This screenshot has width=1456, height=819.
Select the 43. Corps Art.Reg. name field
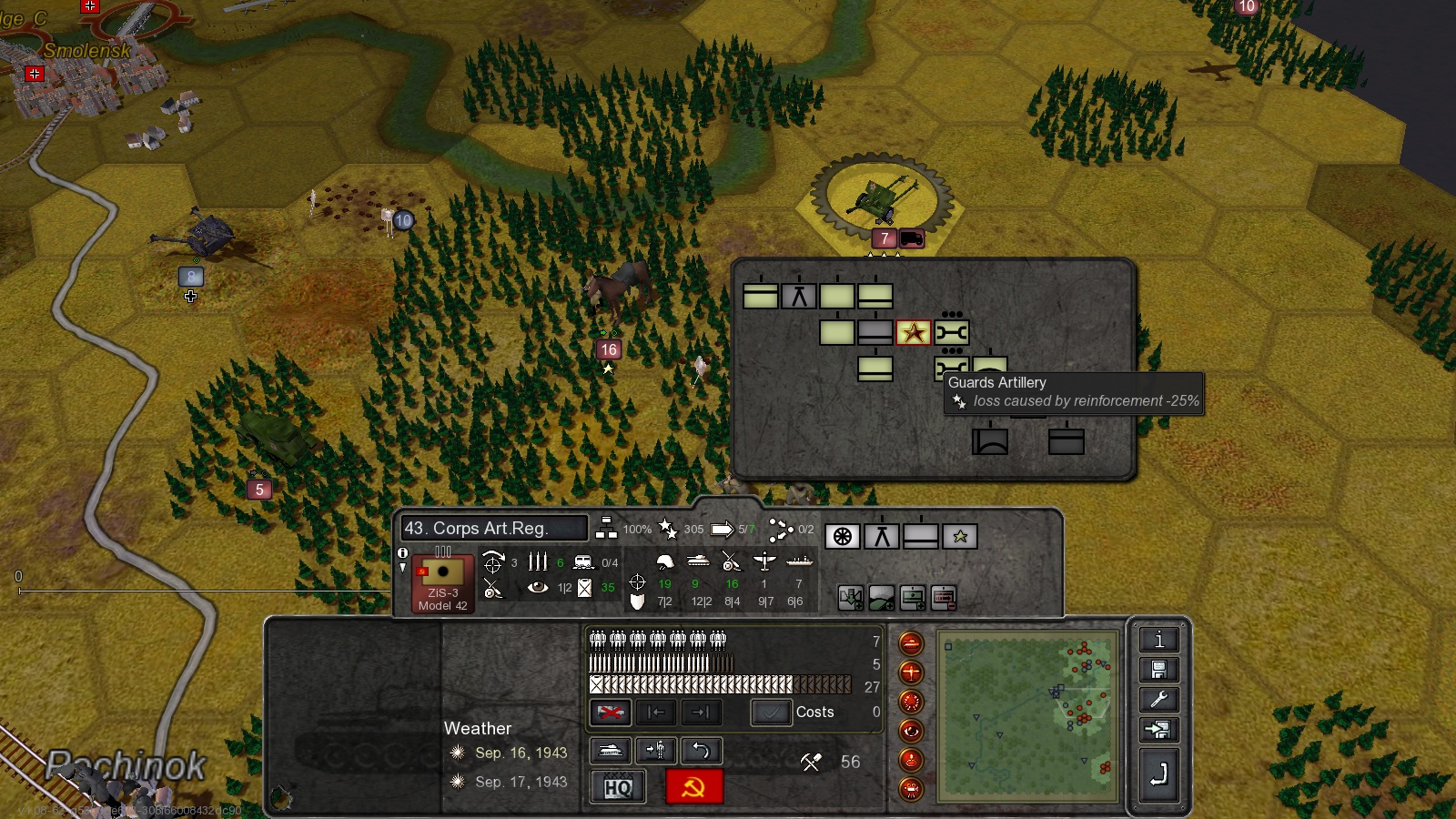tap(493, 529)
